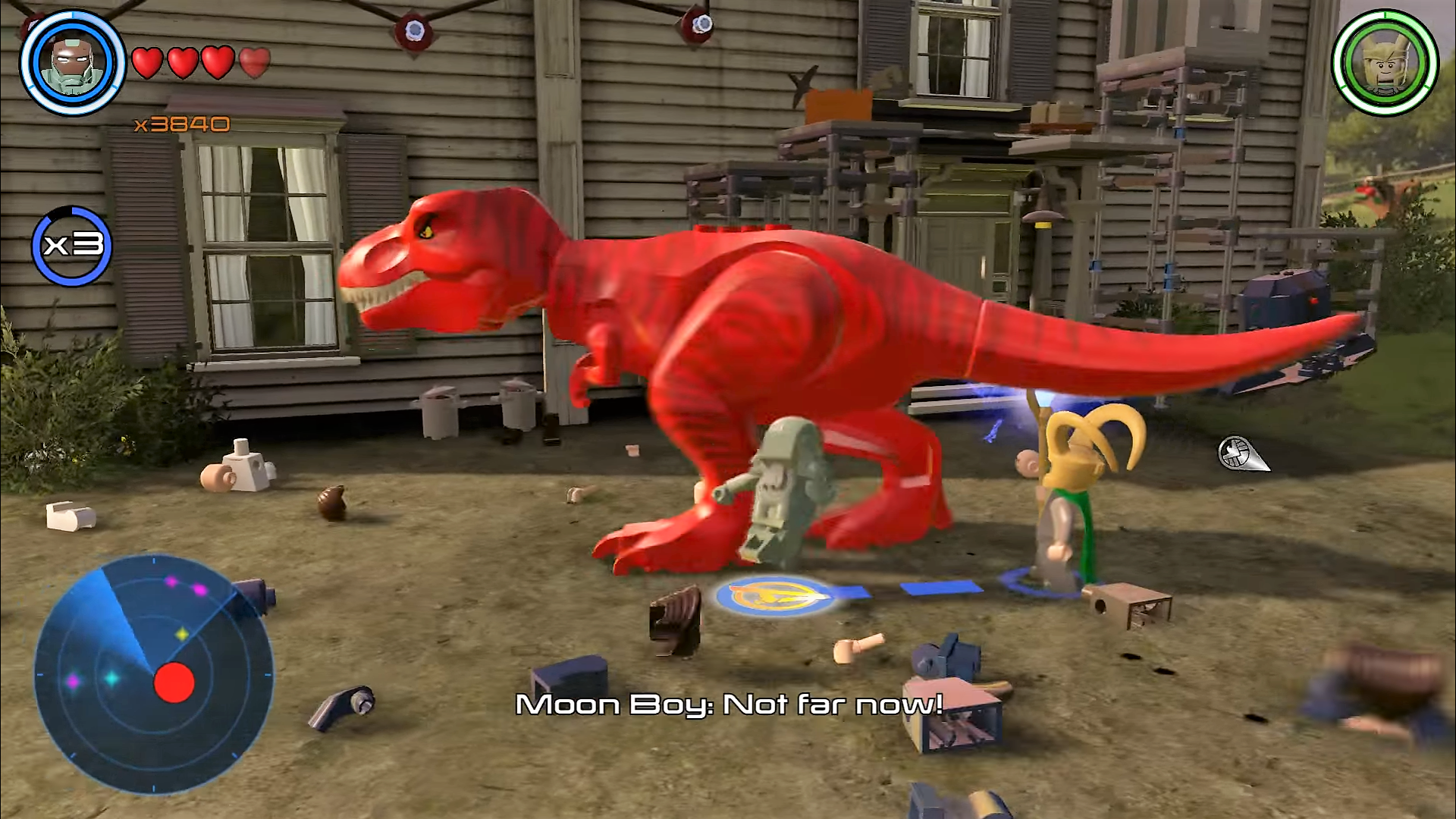Click the red player marker on radar

pyautogui.click(x=174, y=682)
